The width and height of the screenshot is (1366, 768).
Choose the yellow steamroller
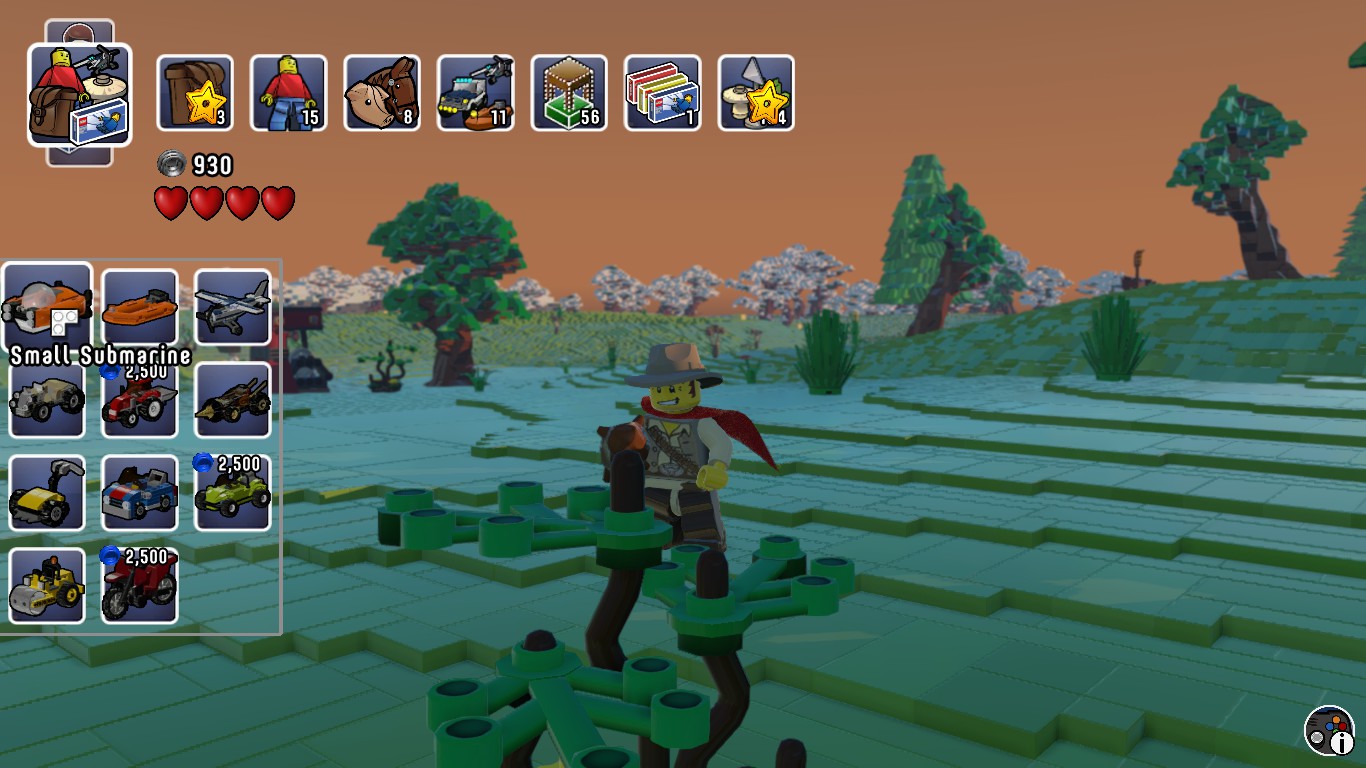click(47, 586)
